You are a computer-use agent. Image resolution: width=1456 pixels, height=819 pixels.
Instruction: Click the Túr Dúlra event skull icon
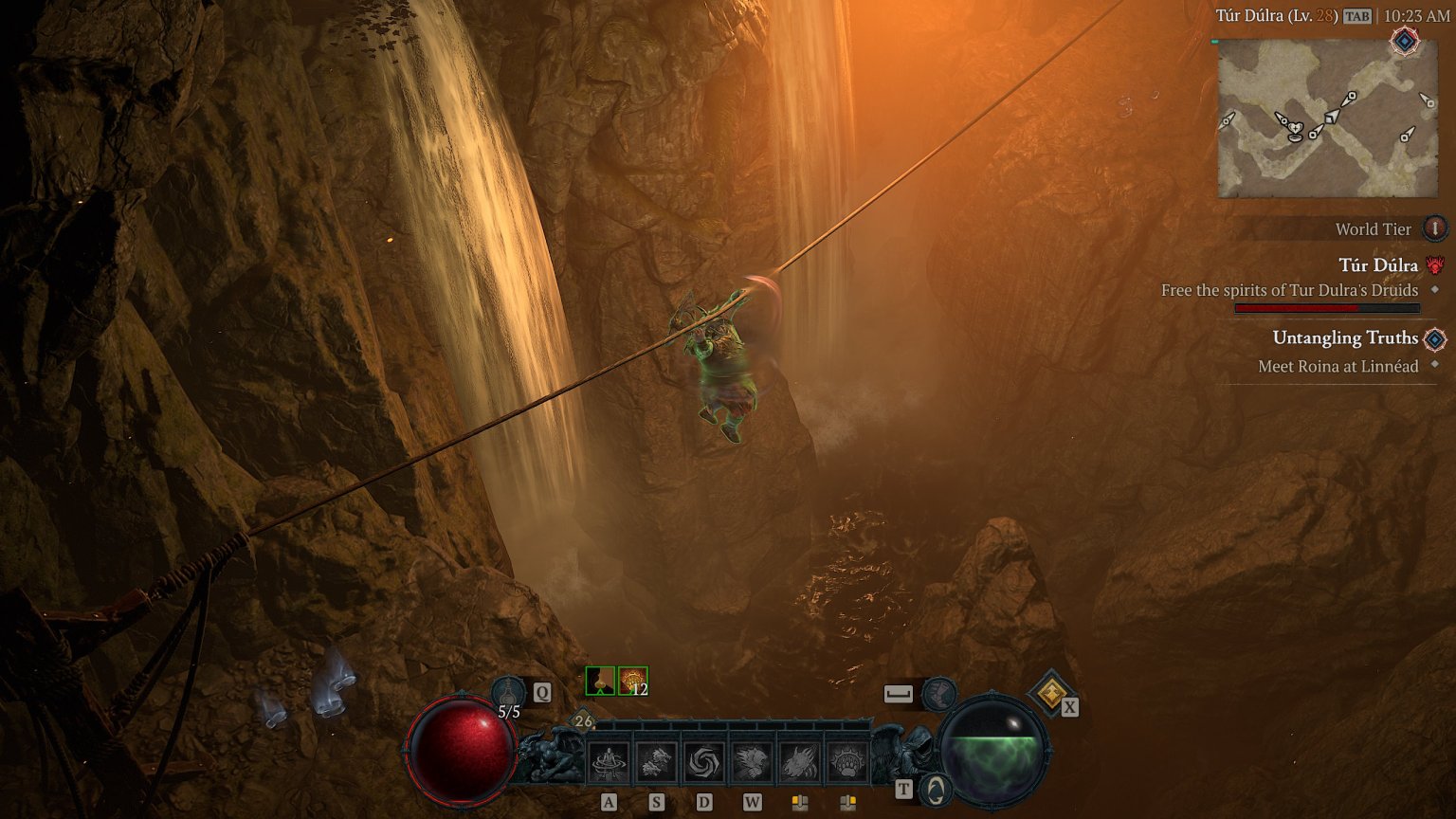click(1433, 265)
